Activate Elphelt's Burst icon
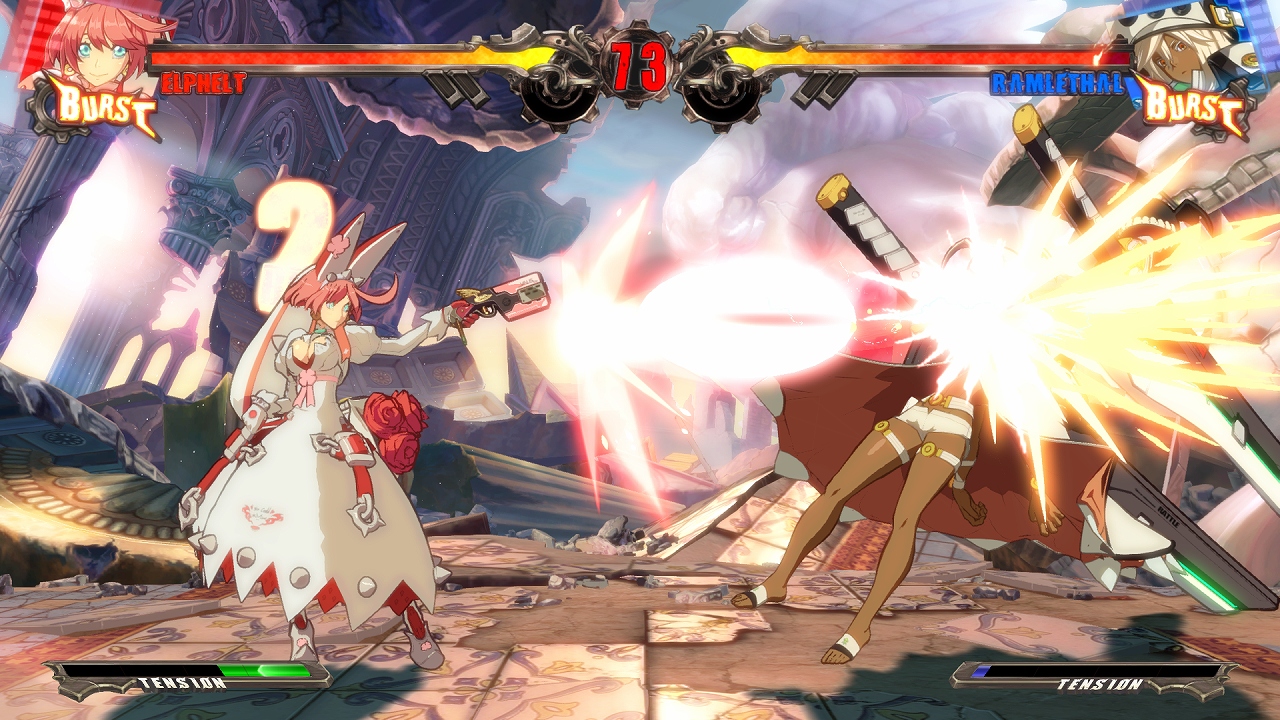The image size is (1280, 720). (98, 107)
